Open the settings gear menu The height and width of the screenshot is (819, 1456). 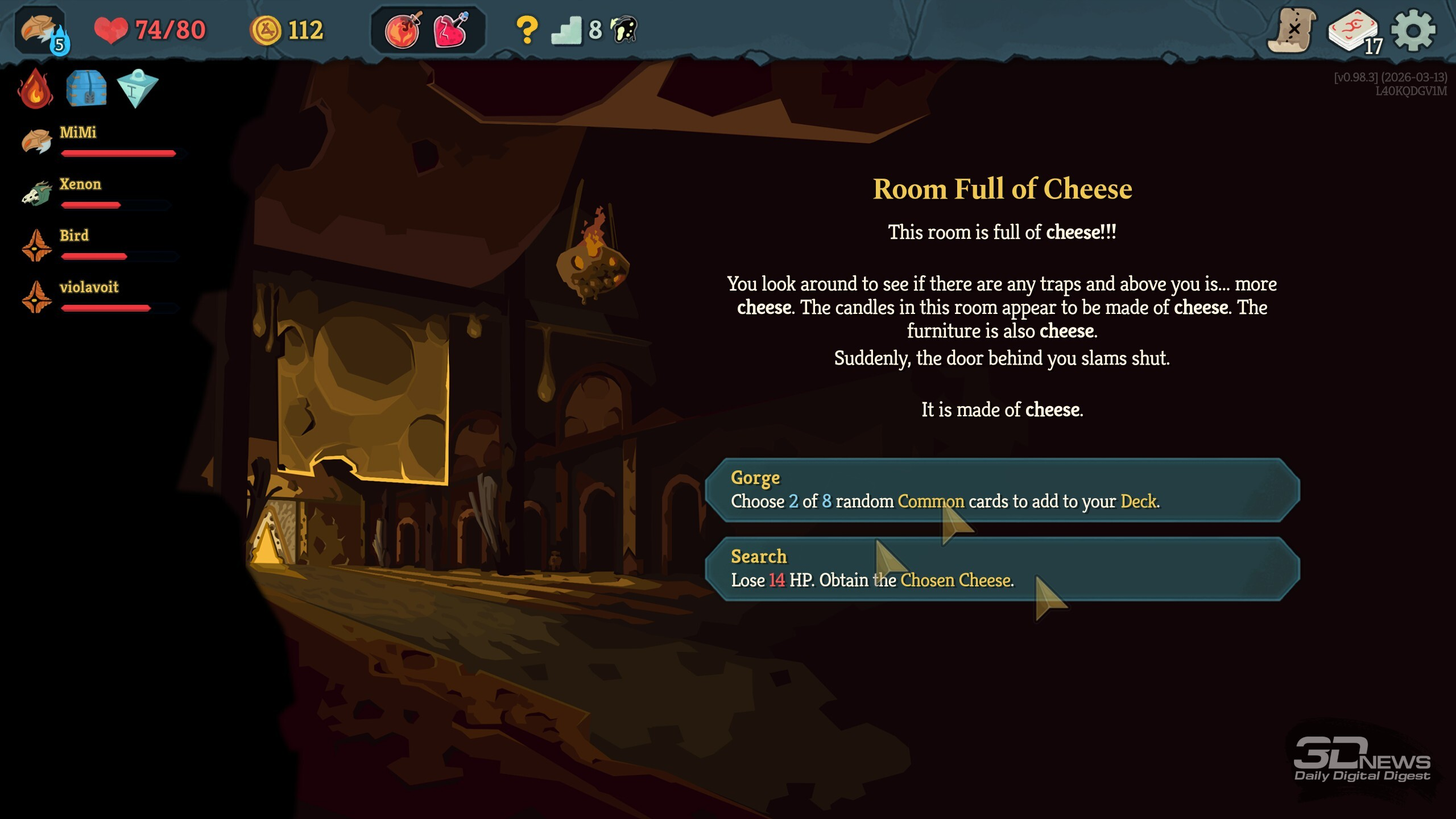click(1413, 31)
